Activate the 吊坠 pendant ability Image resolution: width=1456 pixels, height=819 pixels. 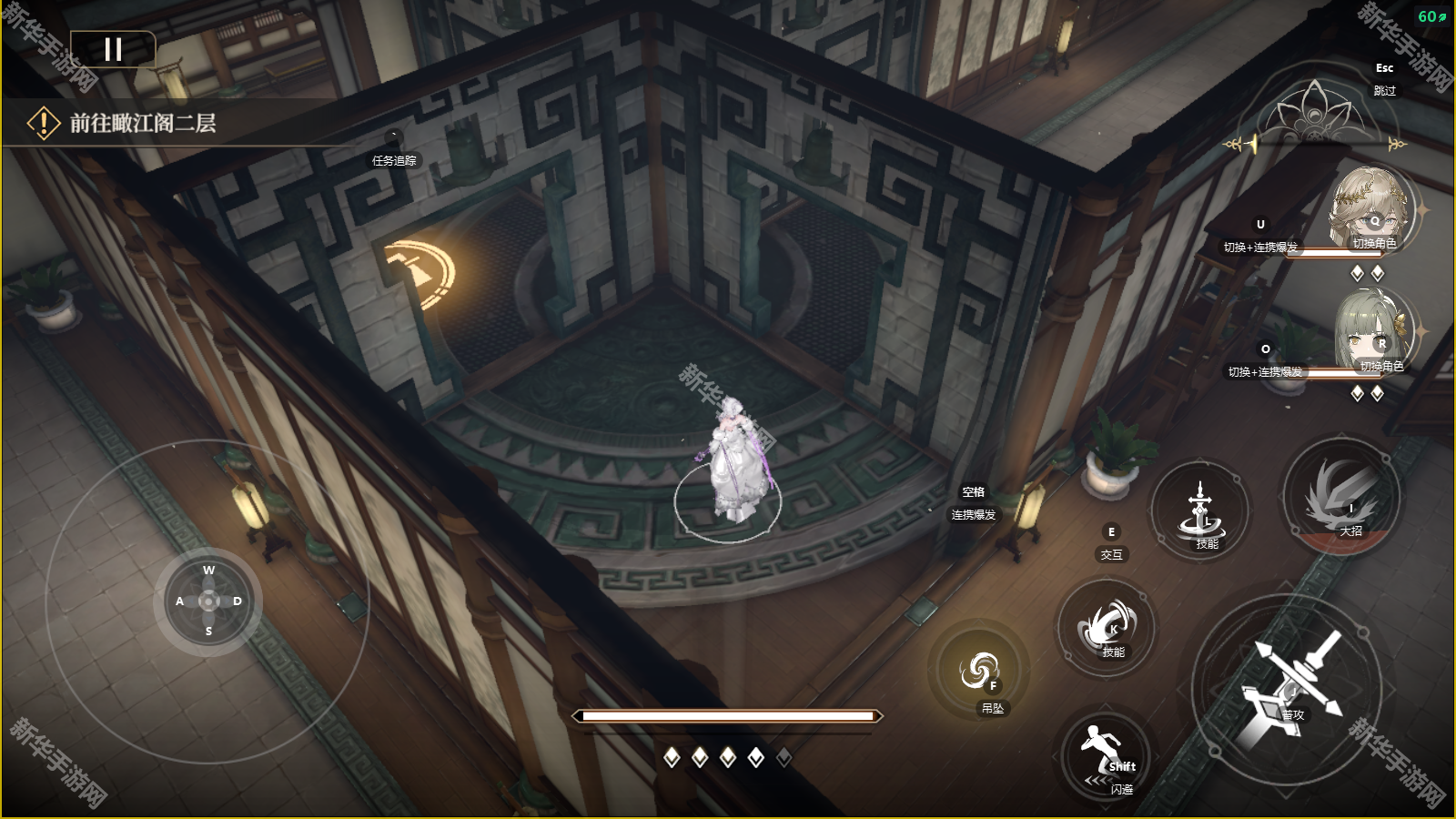(980, 672)
